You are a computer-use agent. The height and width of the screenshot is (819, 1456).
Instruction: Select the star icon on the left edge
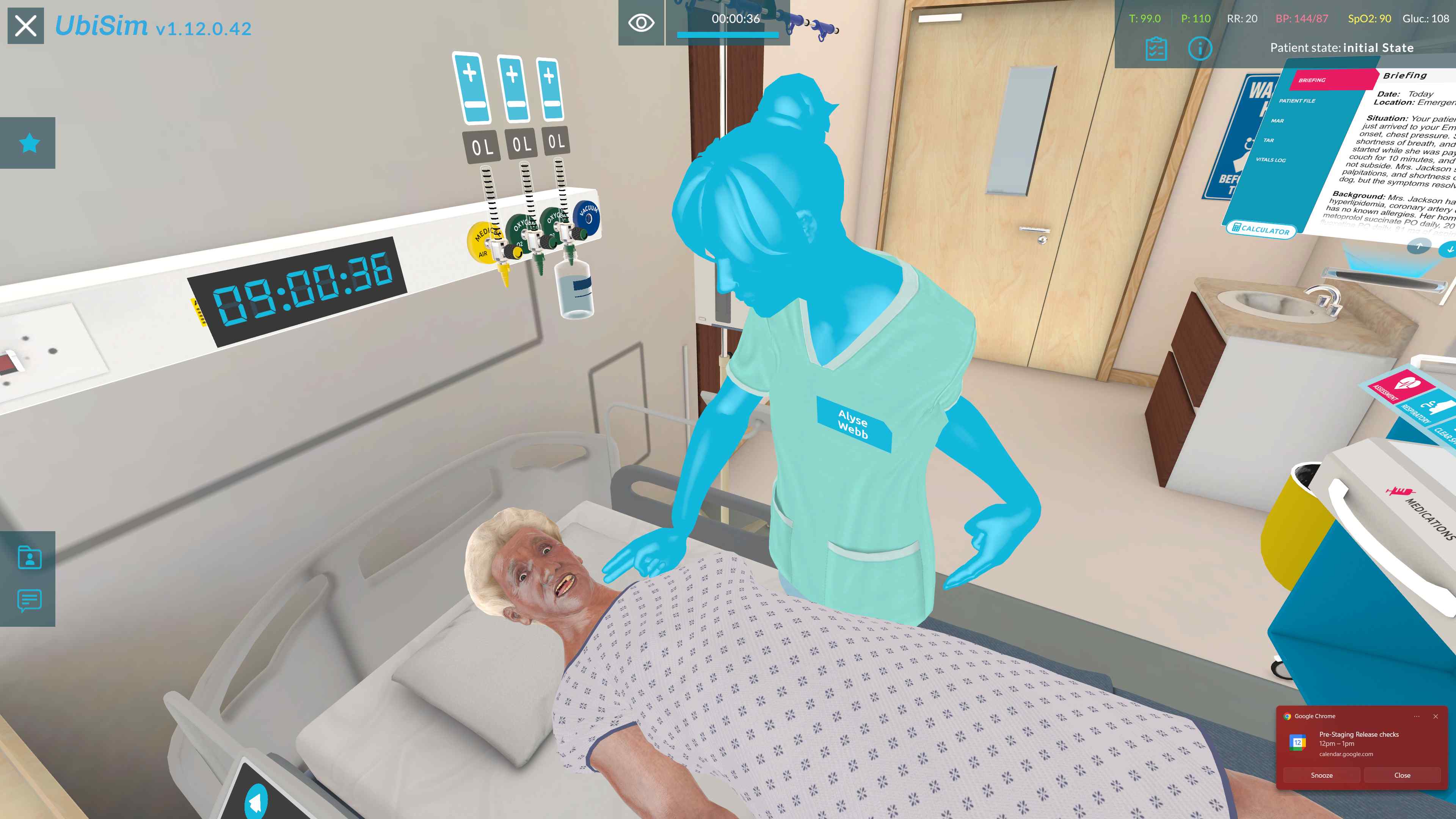[x=30, y=144]
